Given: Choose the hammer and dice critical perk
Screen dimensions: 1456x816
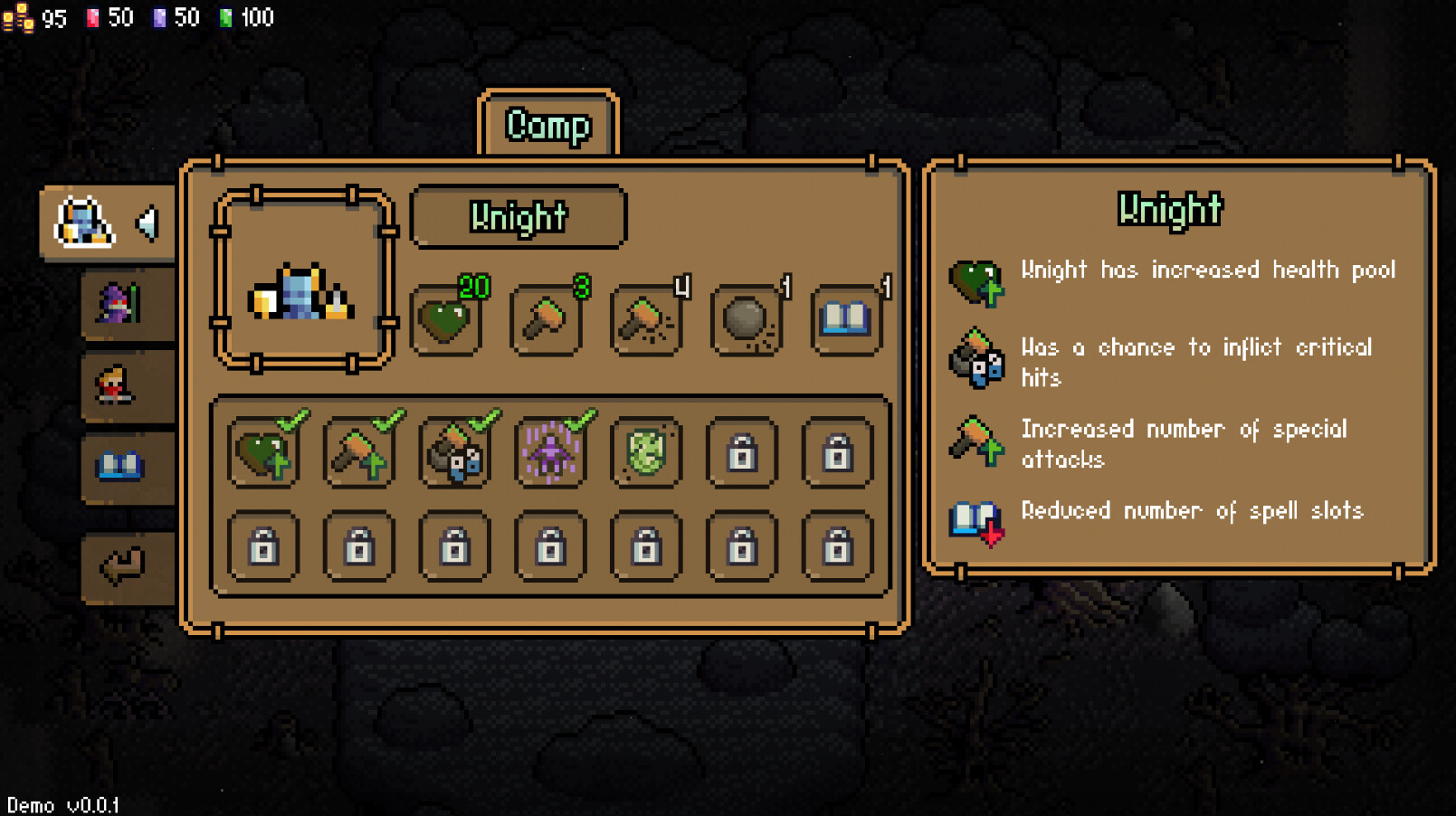Looking at the screenshot, I should 455,452.
